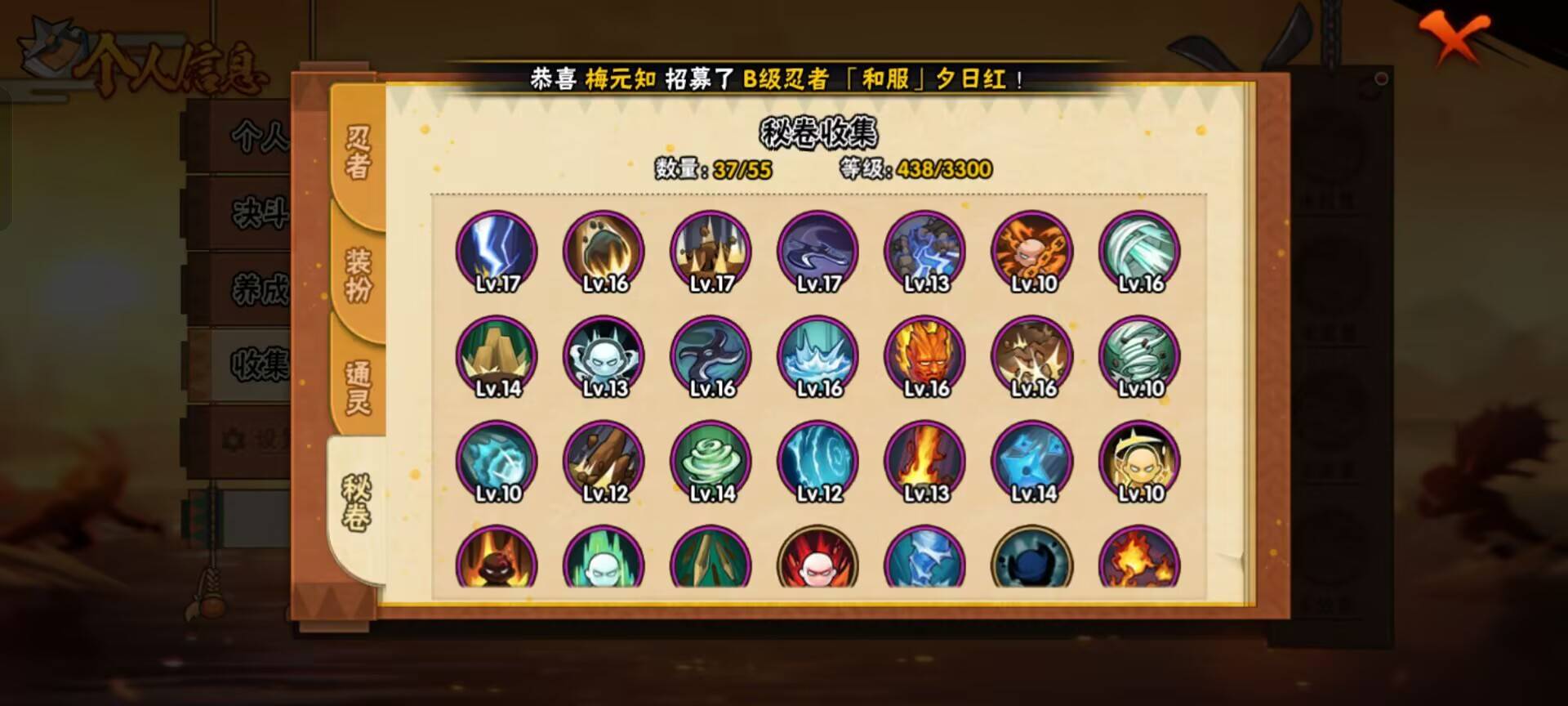Screen dimensions: 1568x706
Task: Open the Lv.16 fire face scroll
Action: click(x=923, y=355)
